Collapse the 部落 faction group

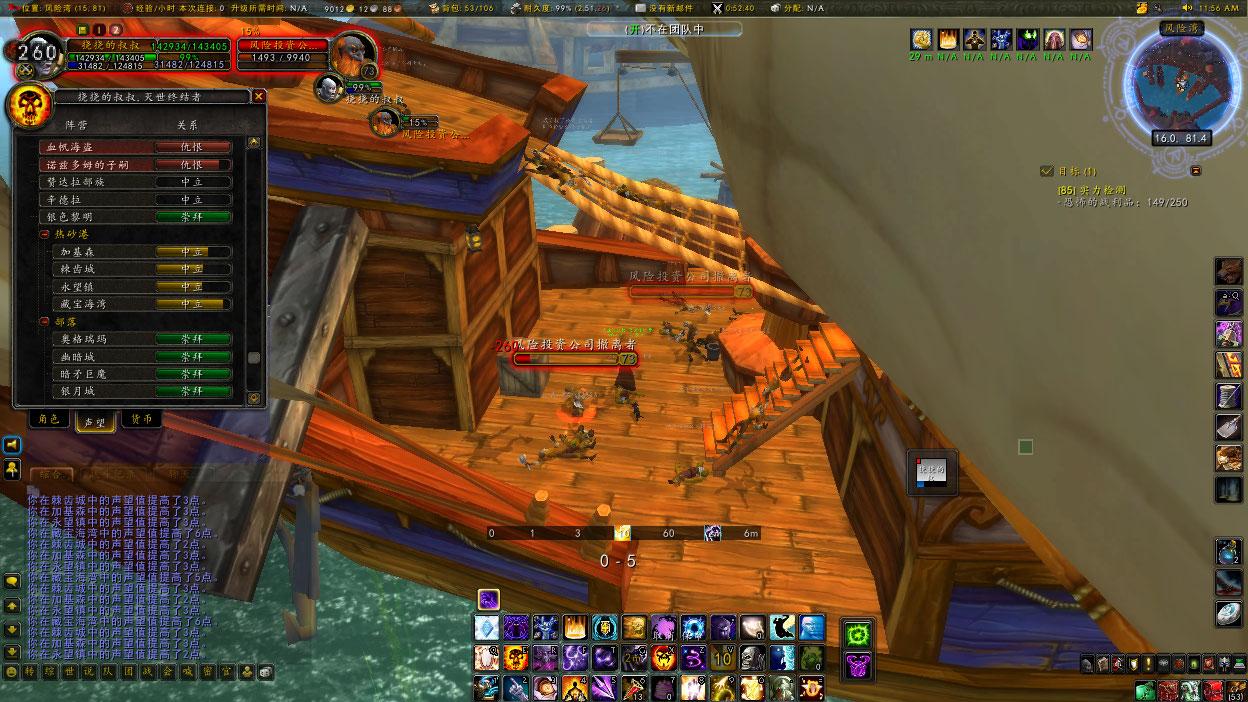pyautogui.click(x=45, y=321)
